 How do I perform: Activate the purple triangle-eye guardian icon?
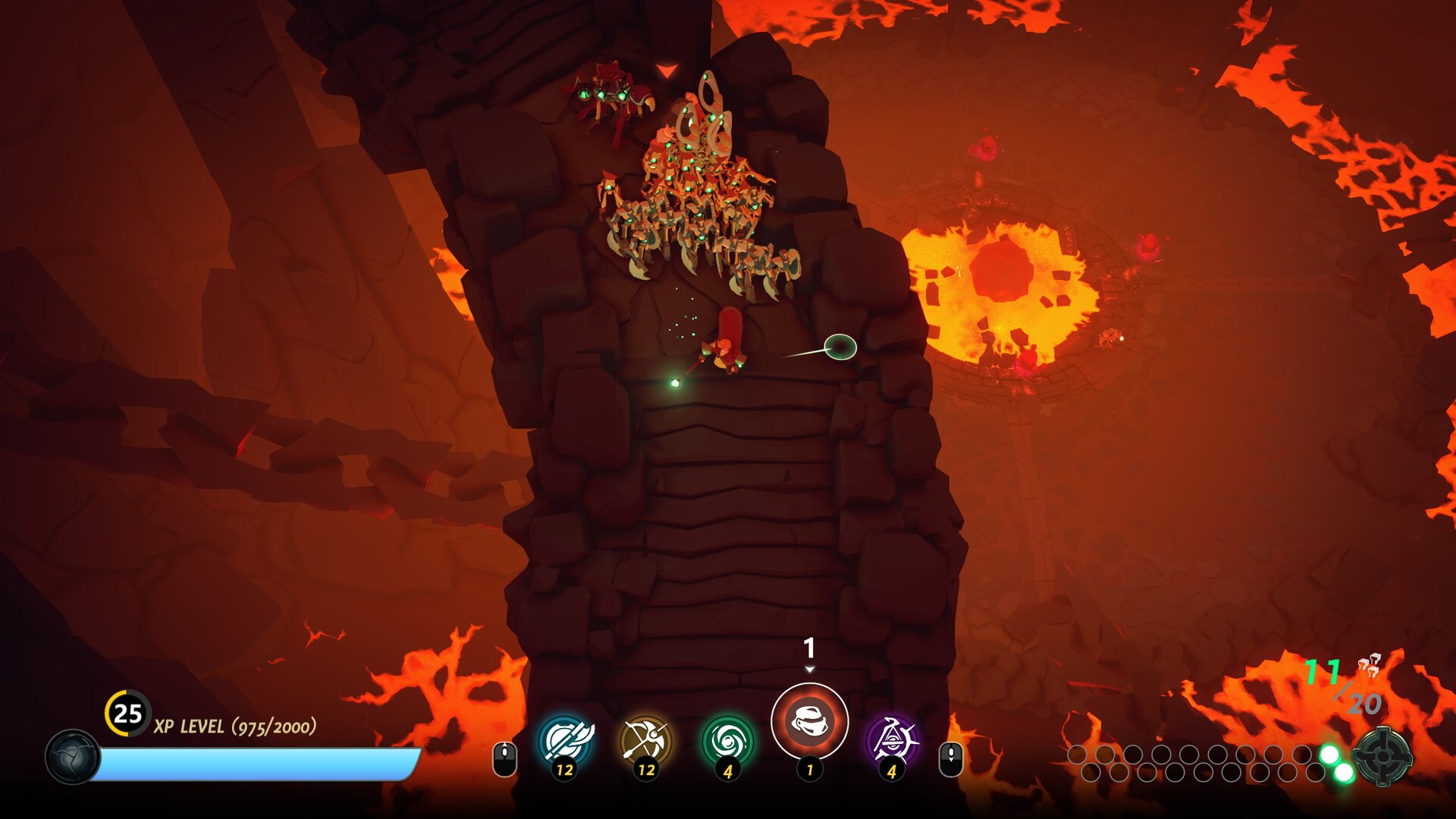pyautogui.click(x=891, y=741)
